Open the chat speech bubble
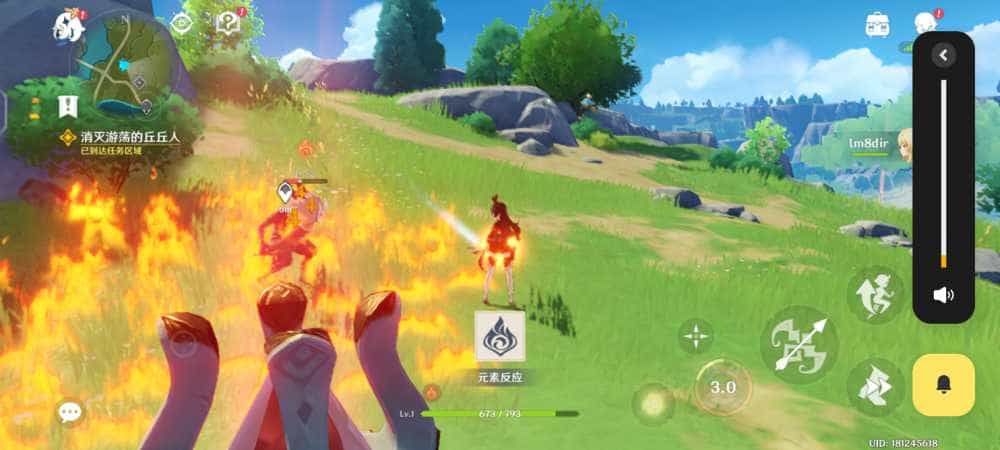This screenshot has width=1000, height=450. 70,411
